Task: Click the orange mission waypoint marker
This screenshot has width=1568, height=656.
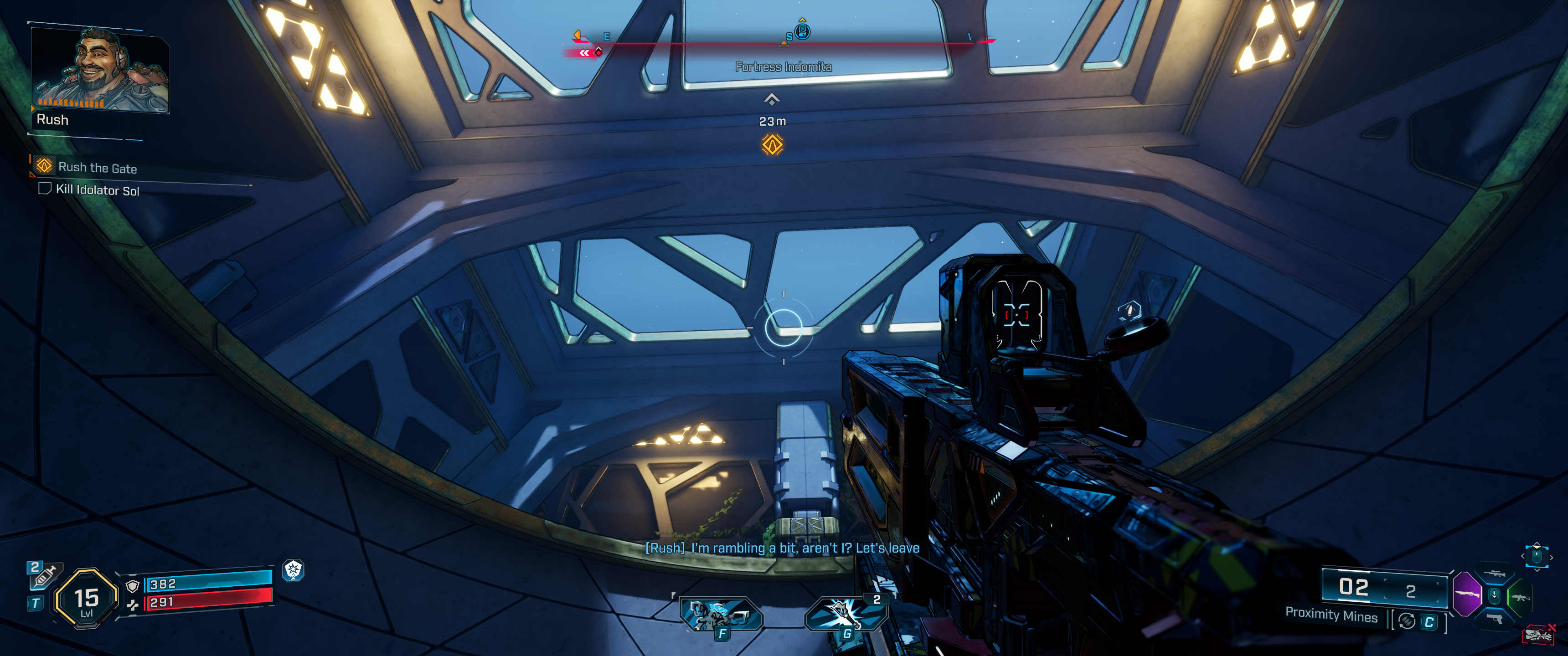Action: tap(773, 145)
